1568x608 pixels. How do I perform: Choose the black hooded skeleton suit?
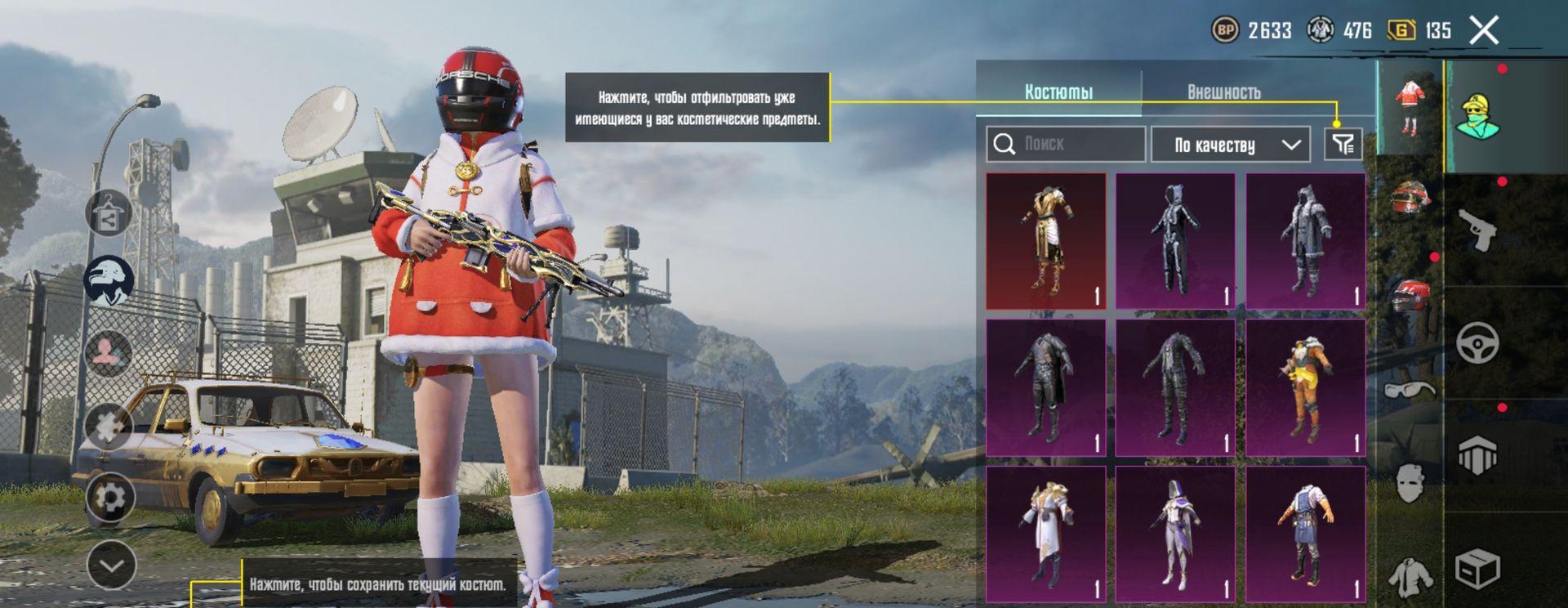1175,241
